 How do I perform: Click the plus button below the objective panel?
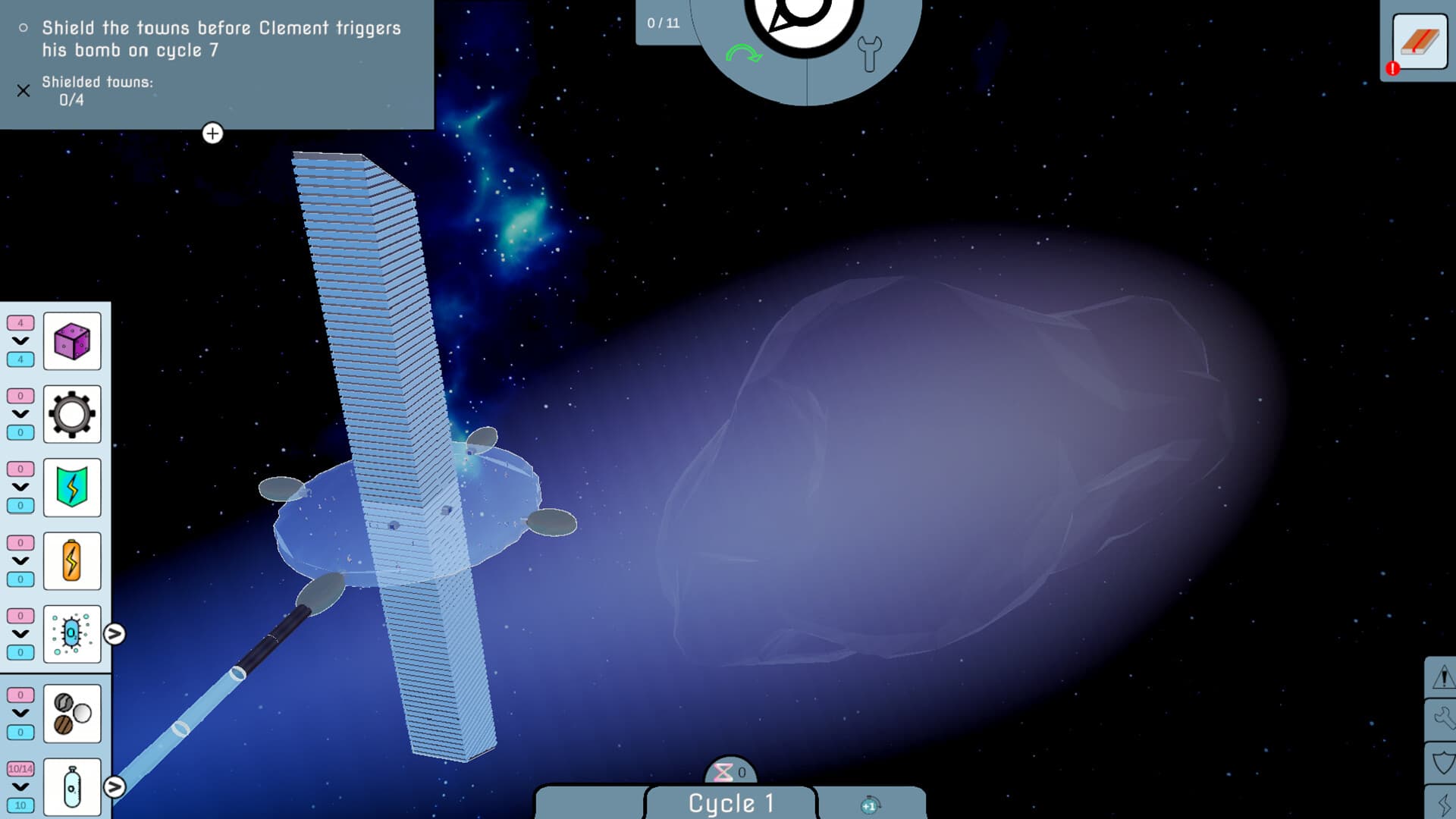212,134
